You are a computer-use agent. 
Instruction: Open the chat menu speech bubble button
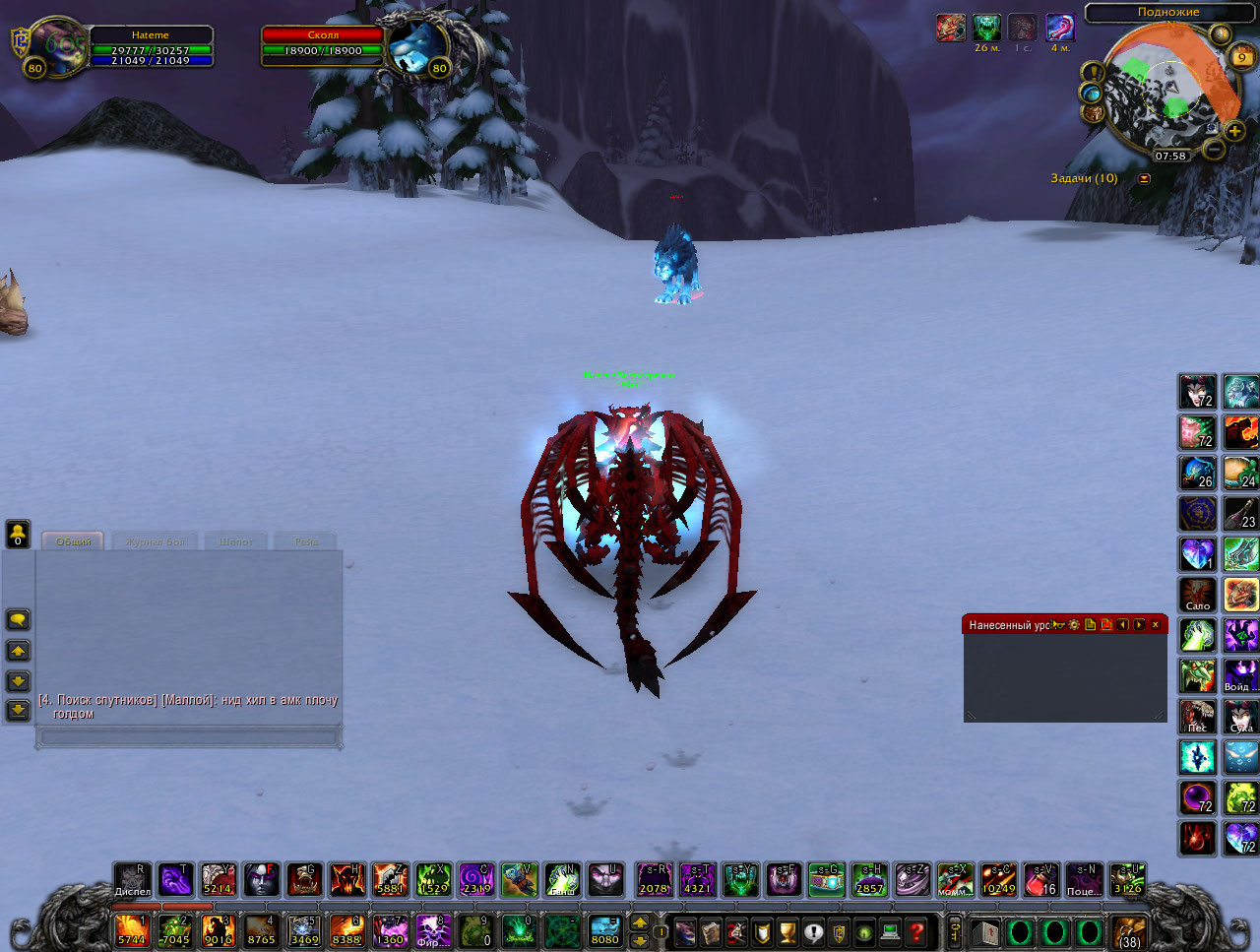point(18,619)
